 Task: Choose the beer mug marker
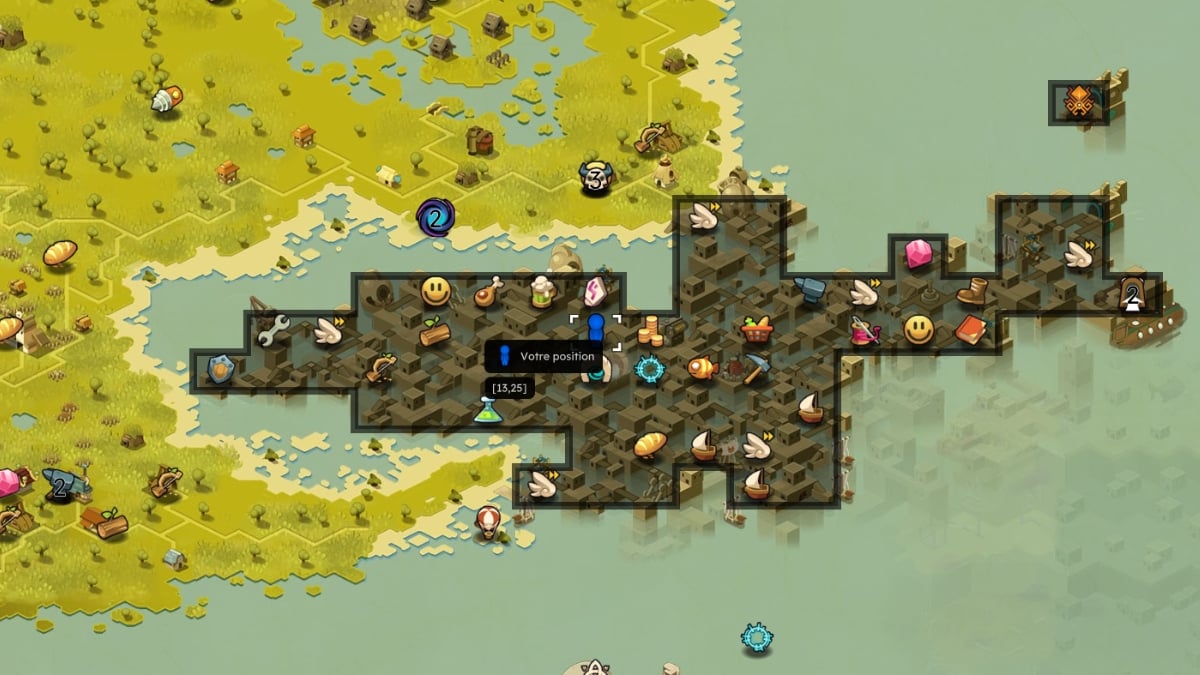pyautogui.click(x=541, y=291)
